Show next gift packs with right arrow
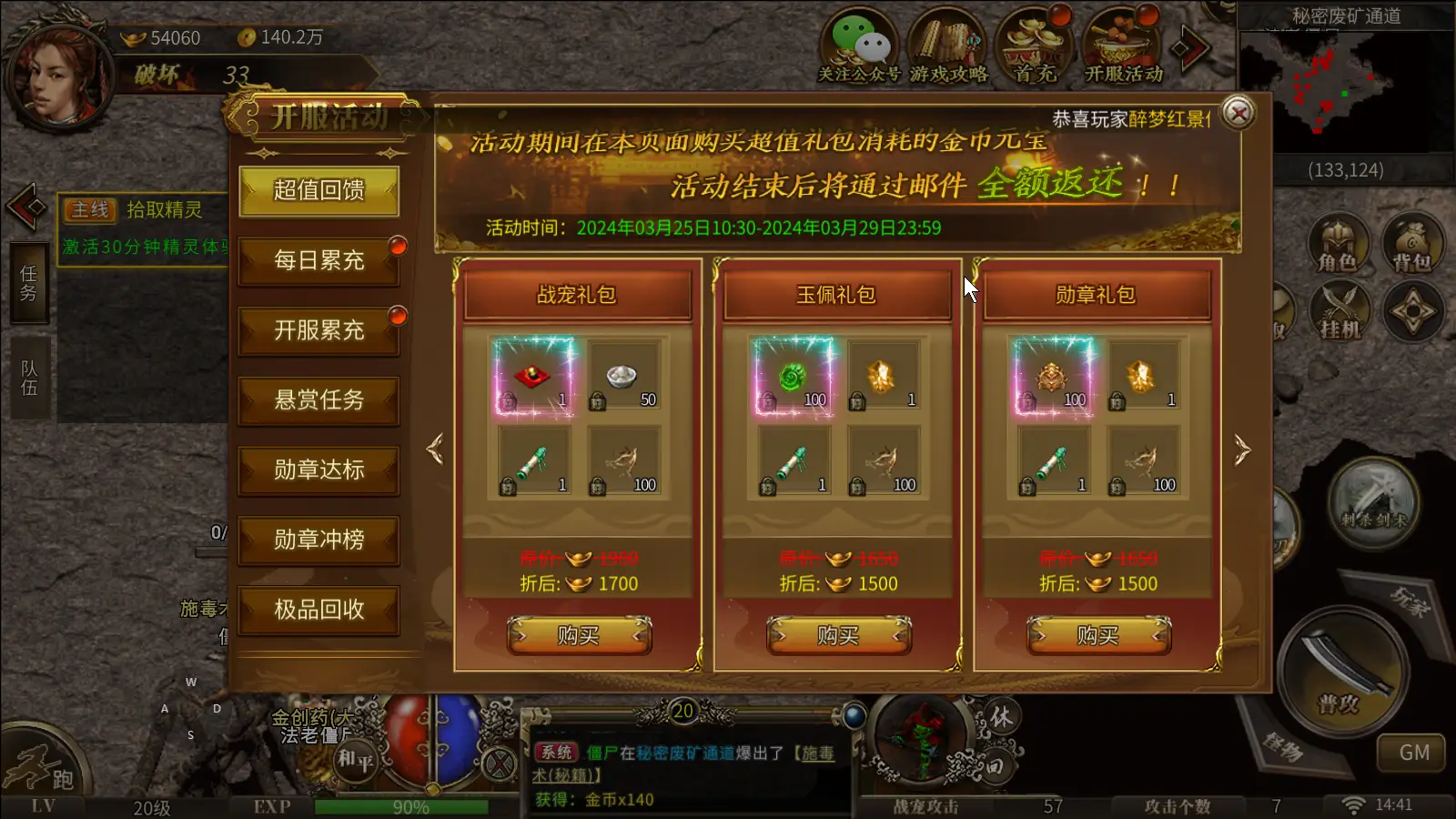This screenshot has width=1456, height=819. click(1242, 450)
